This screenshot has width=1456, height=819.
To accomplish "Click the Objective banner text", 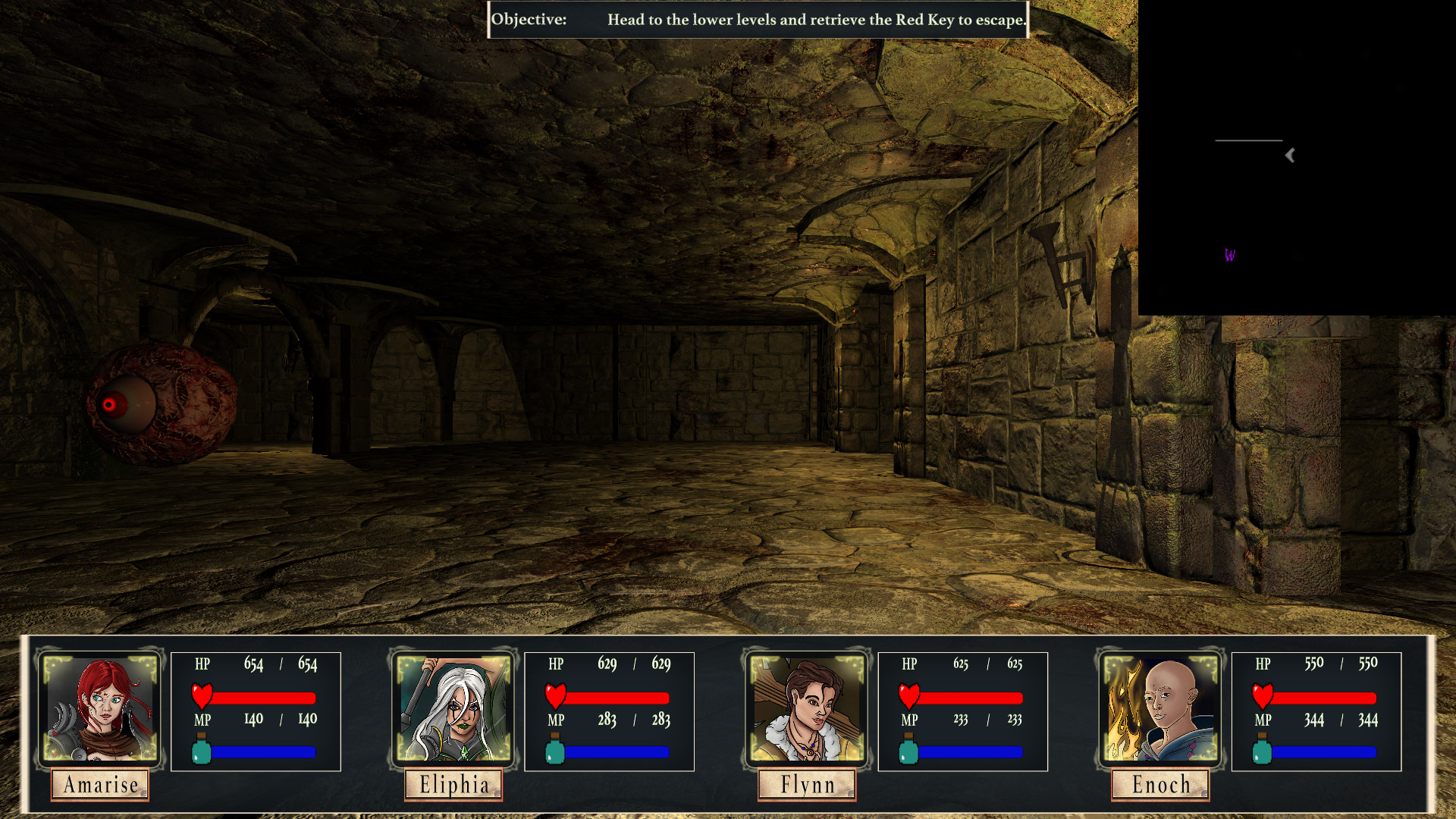I will pos(758,20).
